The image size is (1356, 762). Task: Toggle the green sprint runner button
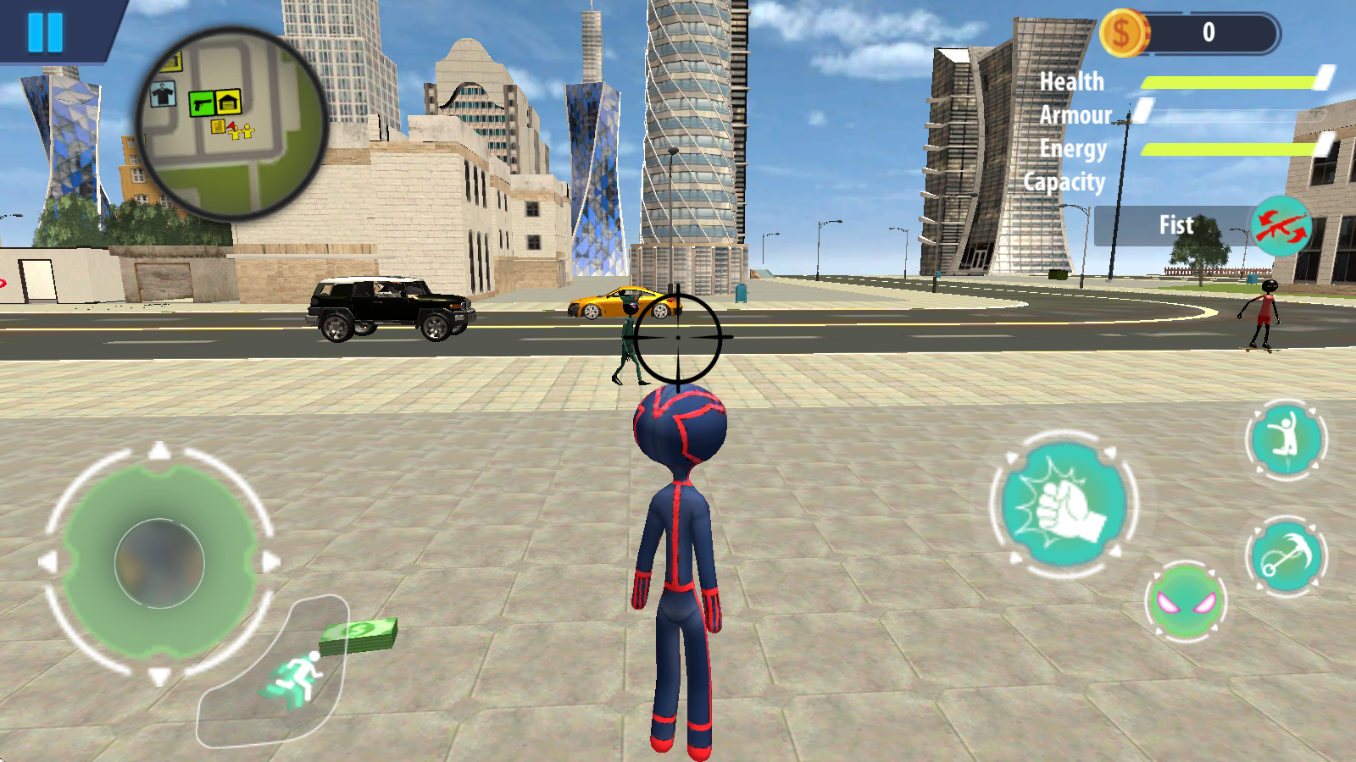coord(294,678)
